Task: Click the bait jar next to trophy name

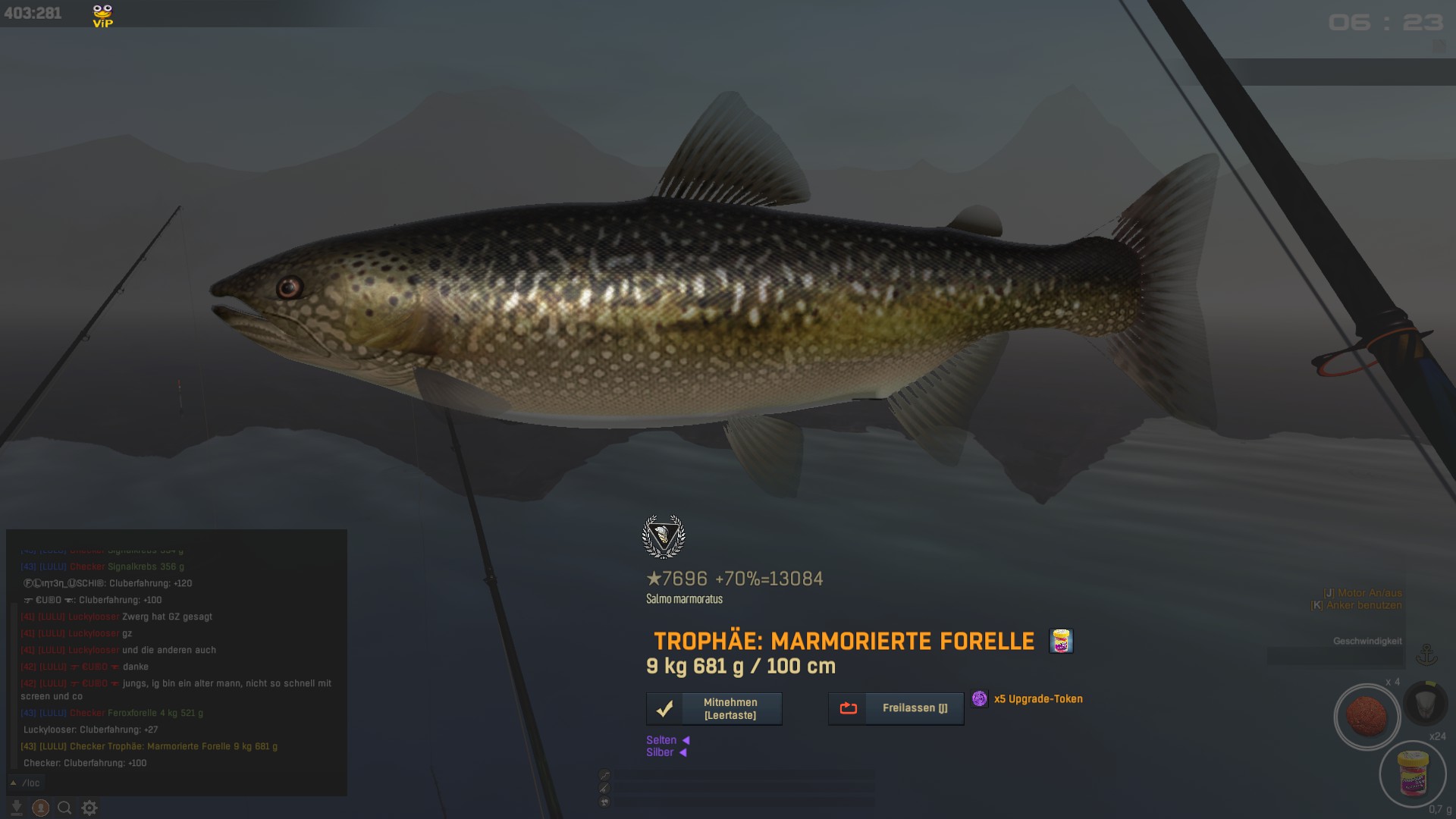Action: (1061, 641)
